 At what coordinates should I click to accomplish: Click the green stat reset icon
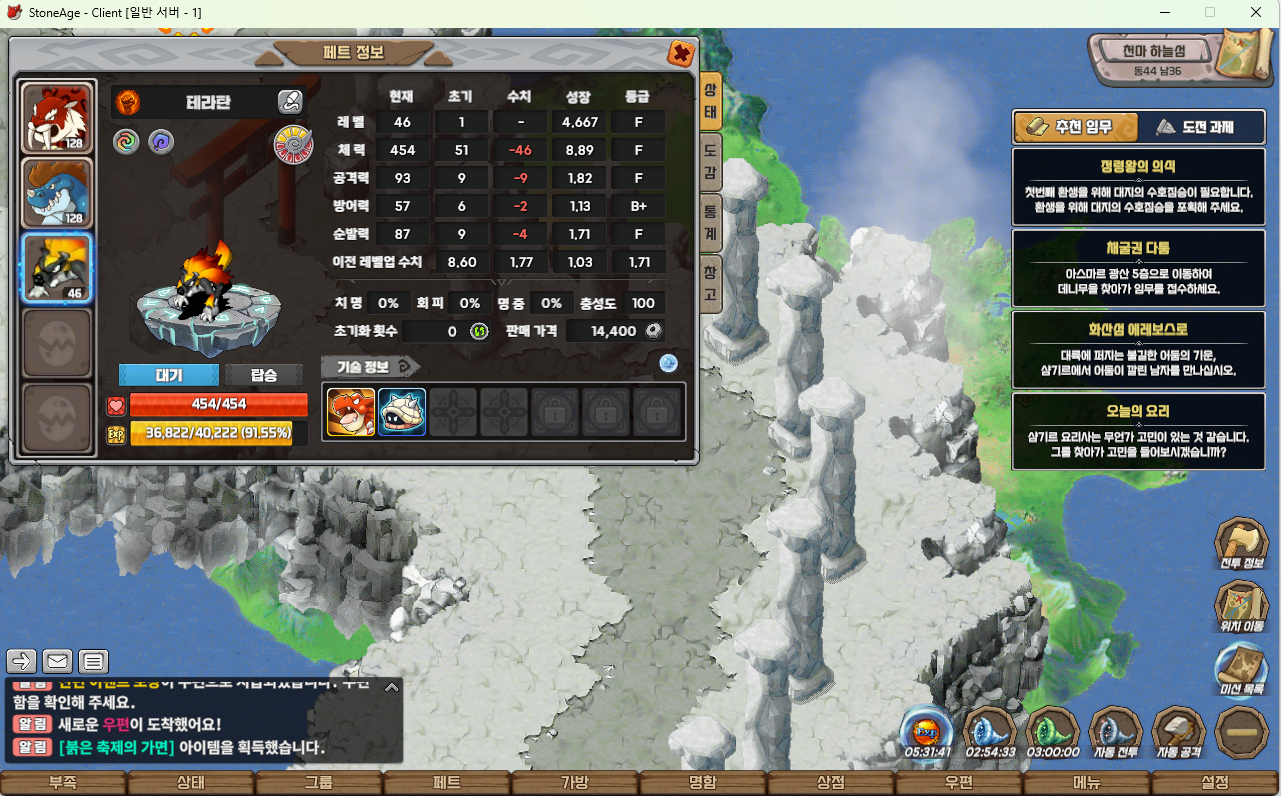pyautogui.click(x=479, y=331)
